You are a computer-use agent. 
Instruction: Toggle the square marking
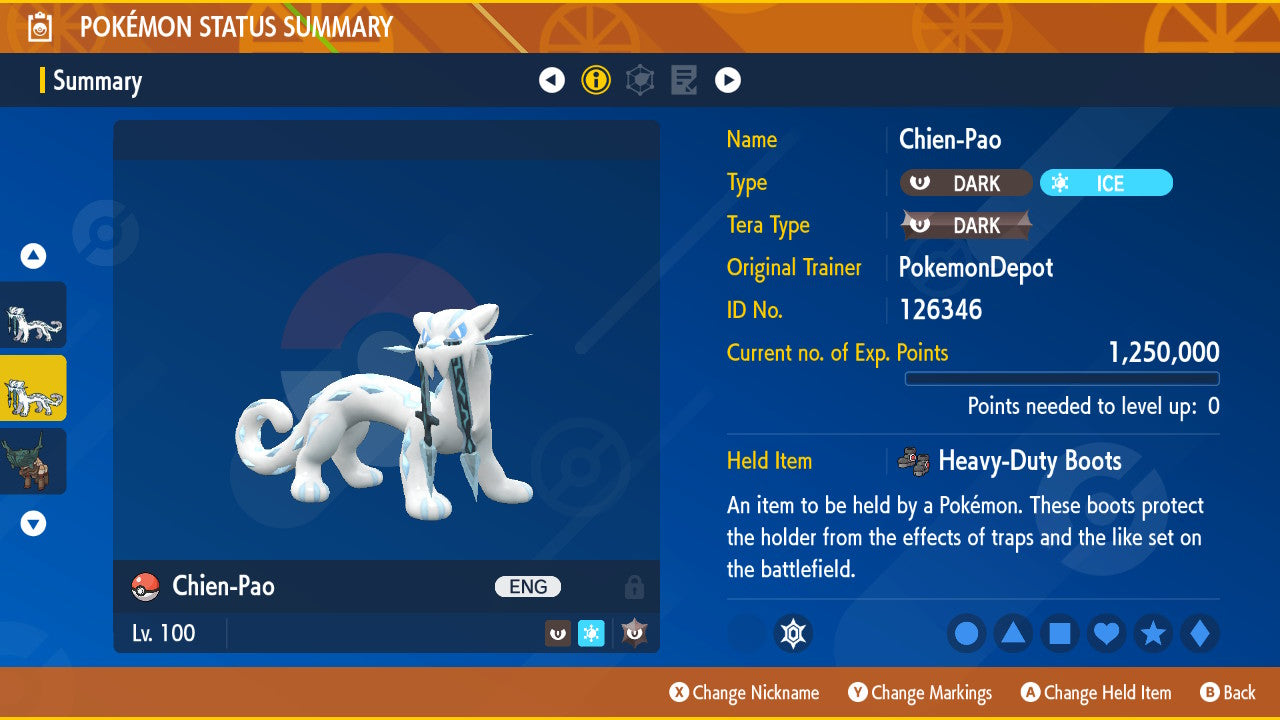pyautogui.click(x=1060, y=634)
